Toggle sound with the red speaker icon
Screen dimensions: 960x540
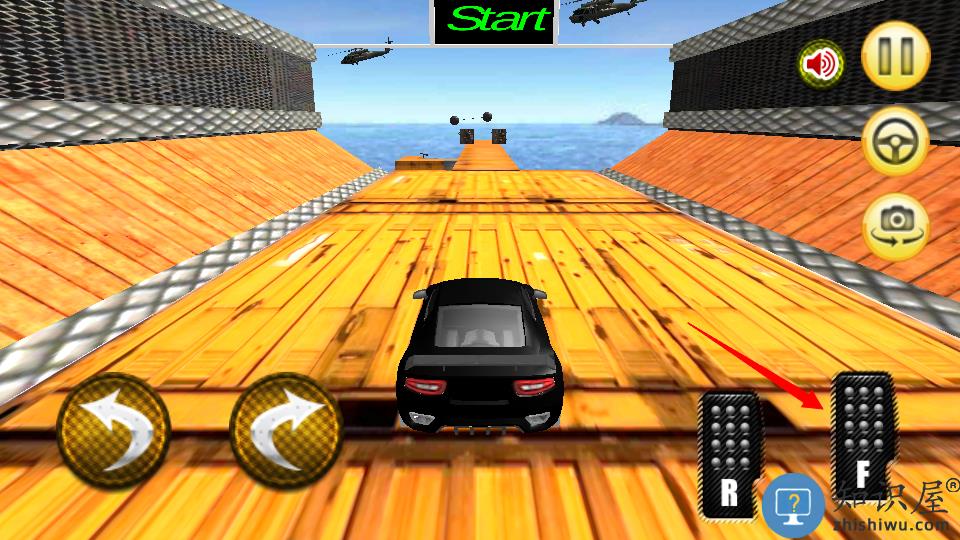[820, 65]
